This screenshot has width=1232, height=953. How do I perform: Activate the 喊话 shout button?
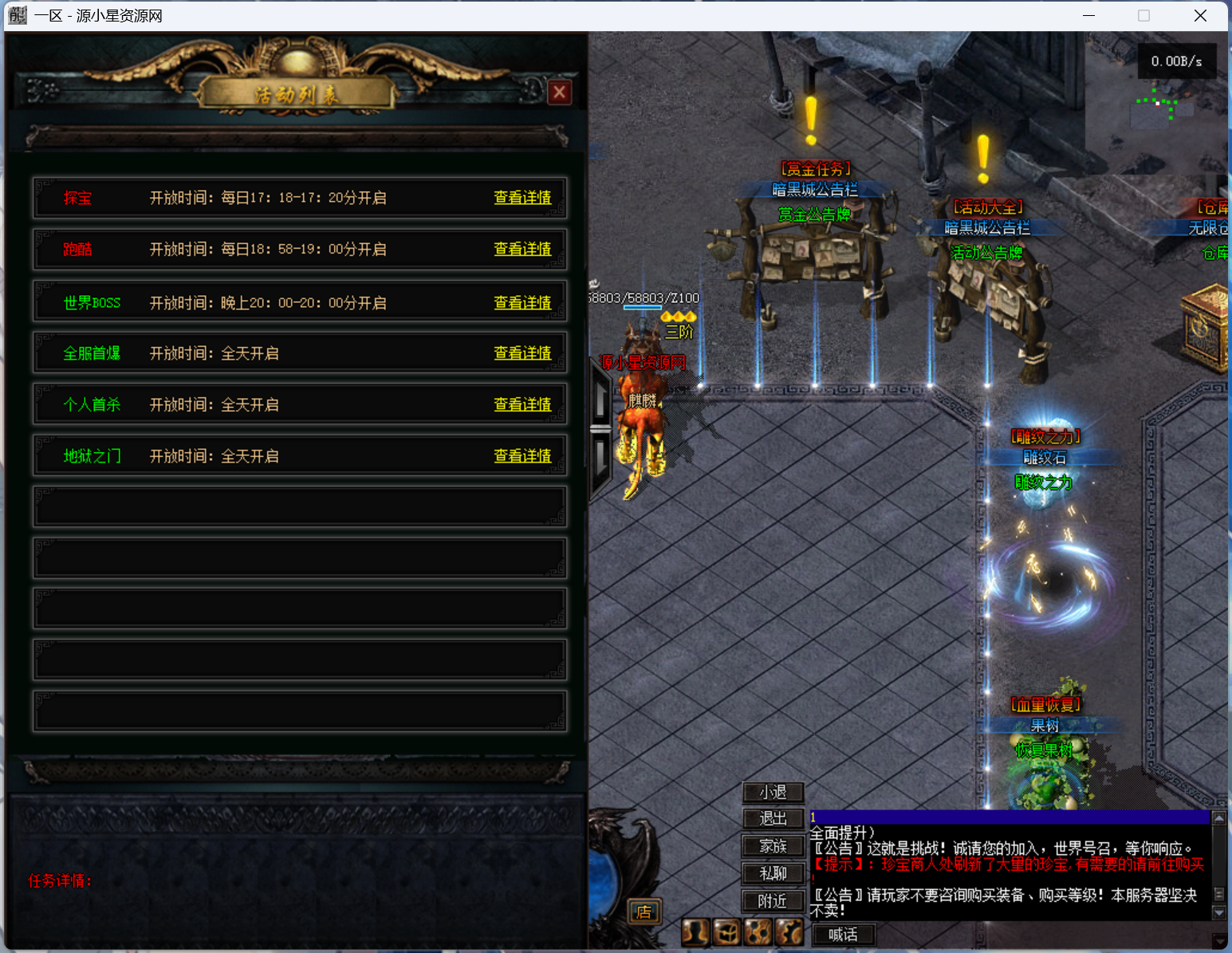[x=843, y=935]
